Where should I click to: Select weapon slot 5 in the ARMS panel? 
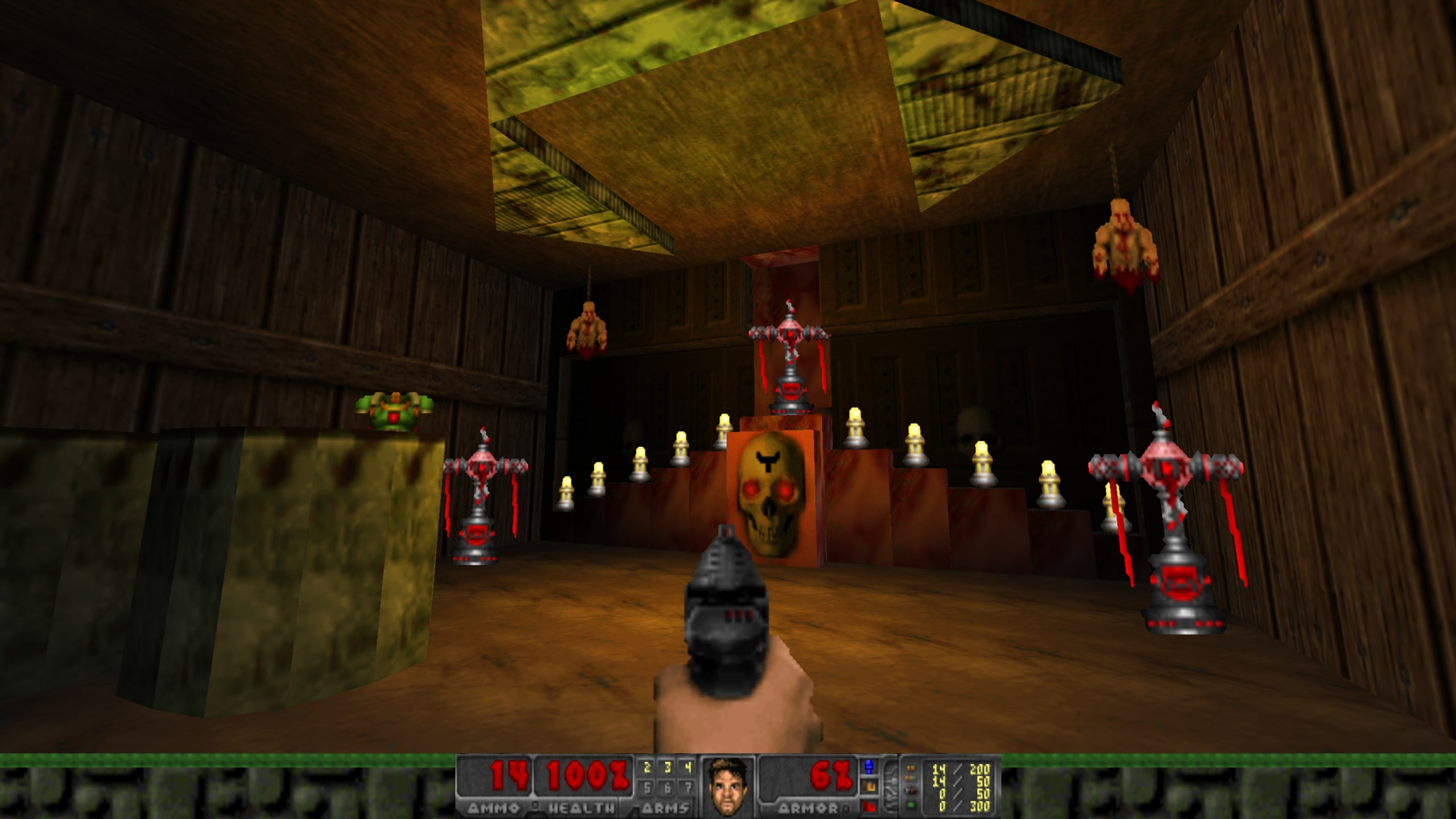tap(647, 788)
